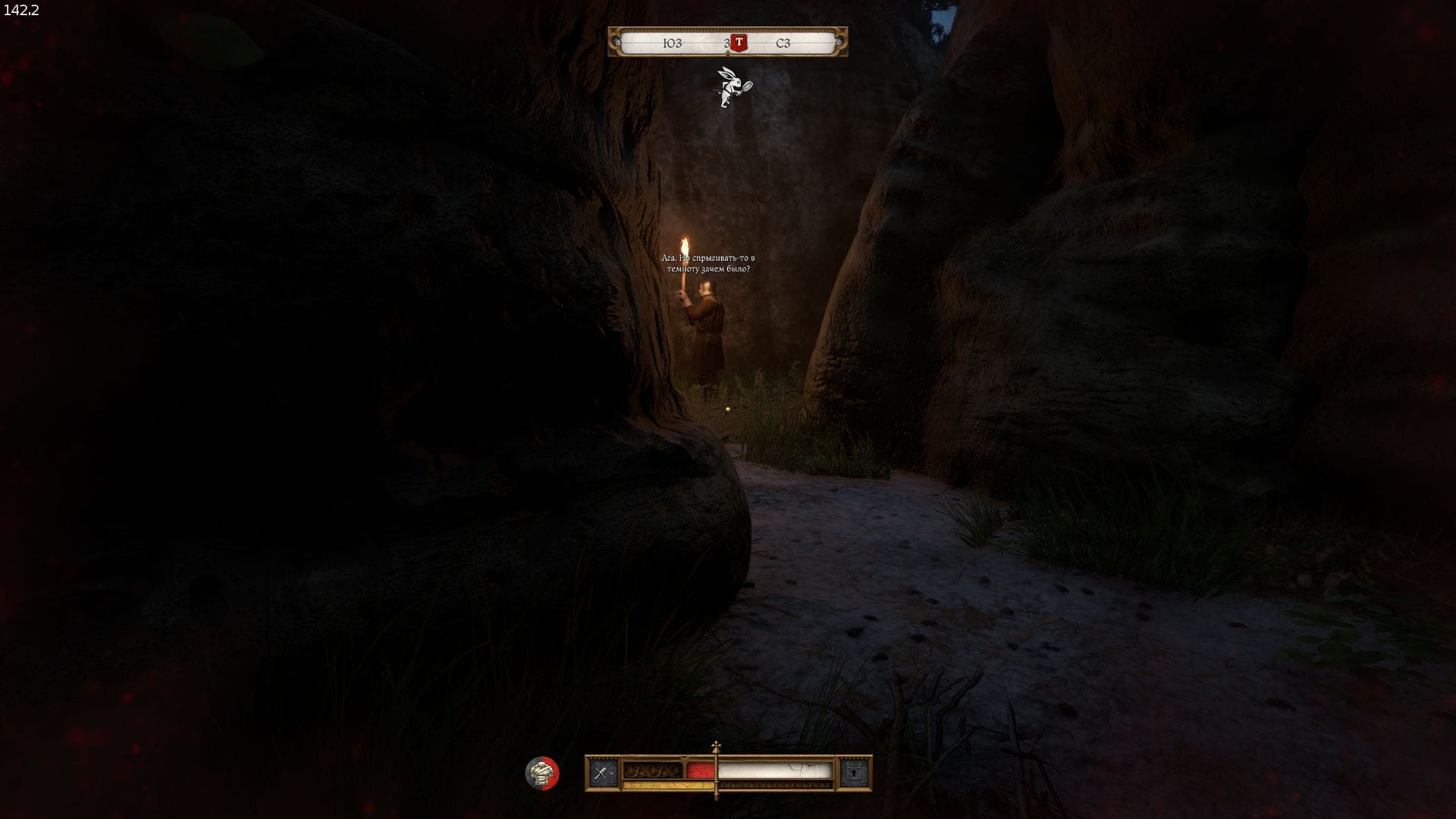Screen dimensions: 1456x819
Task: Click the keyhole lock slot
Action: (855, 773)
